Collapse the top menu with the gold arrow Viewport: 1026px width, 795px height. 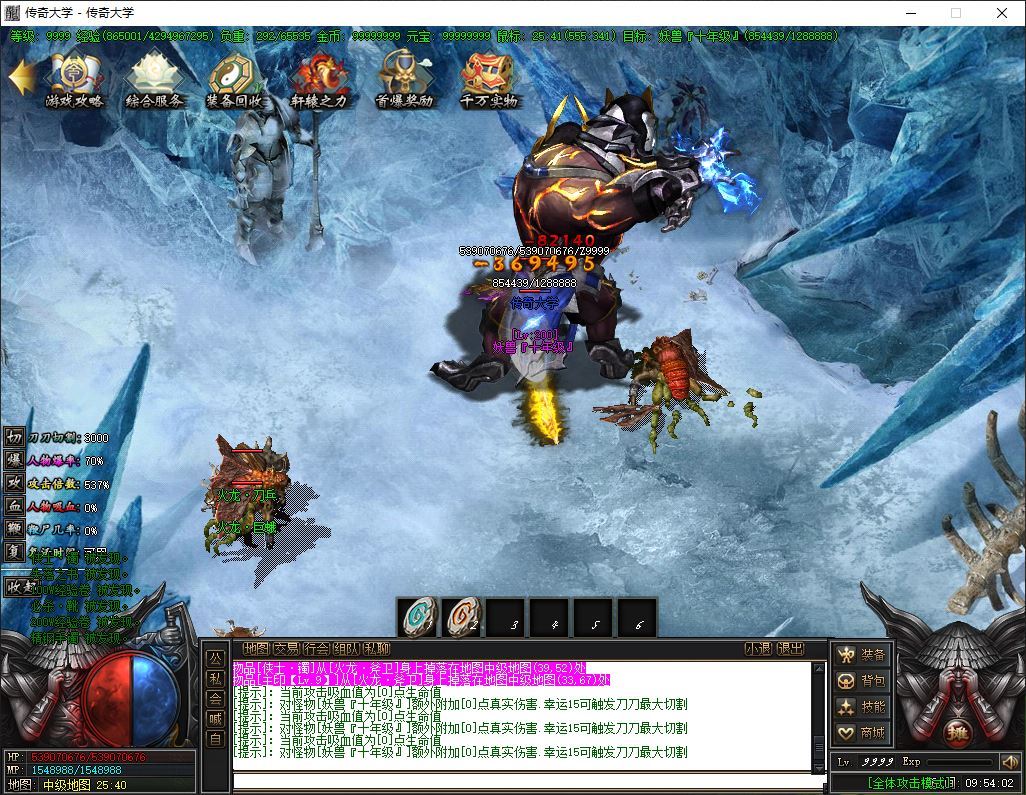pyautogui.click(x=21, y=77)
